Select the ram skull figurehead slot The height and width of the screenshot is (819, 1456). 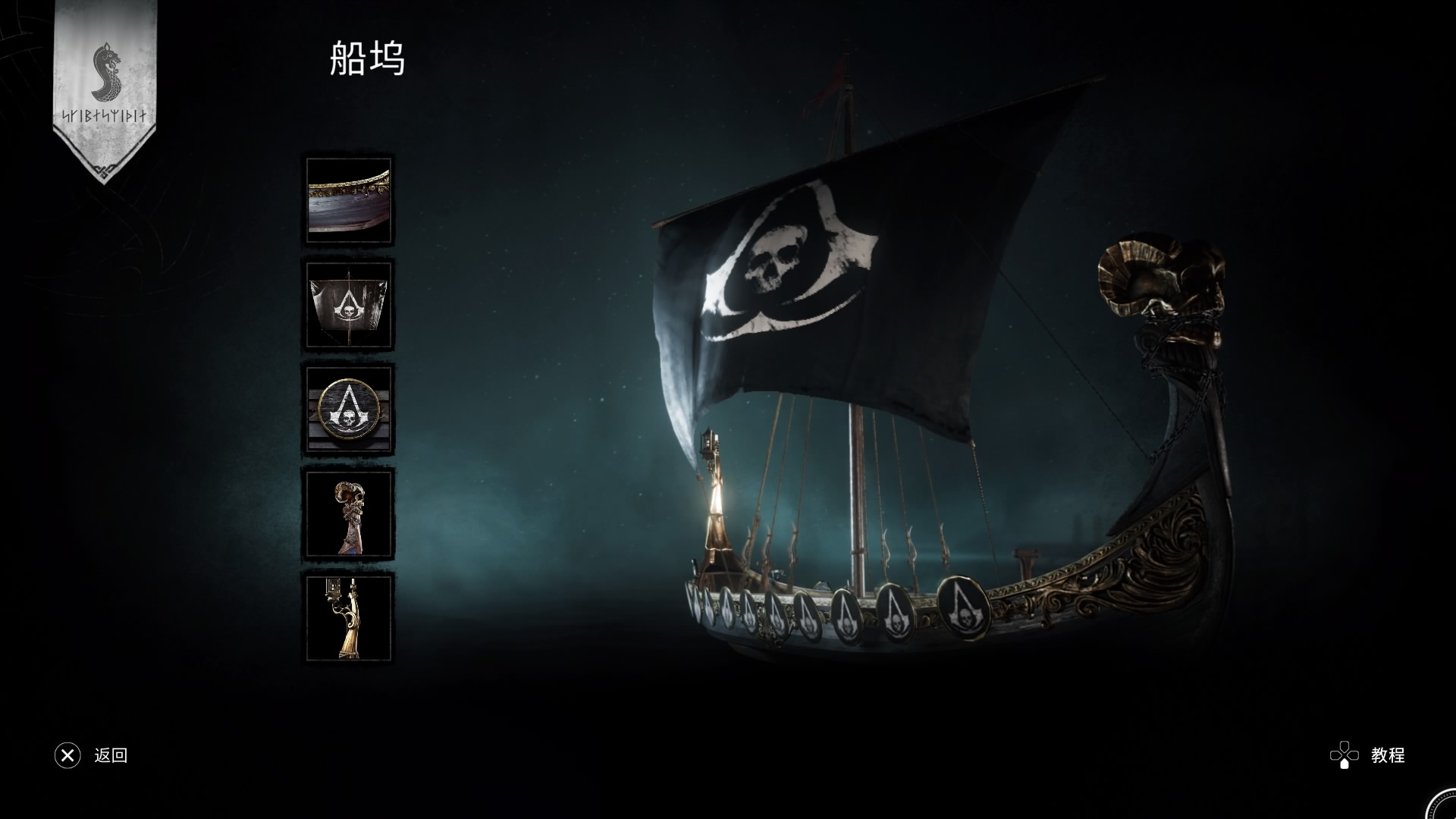click(349, 514)
